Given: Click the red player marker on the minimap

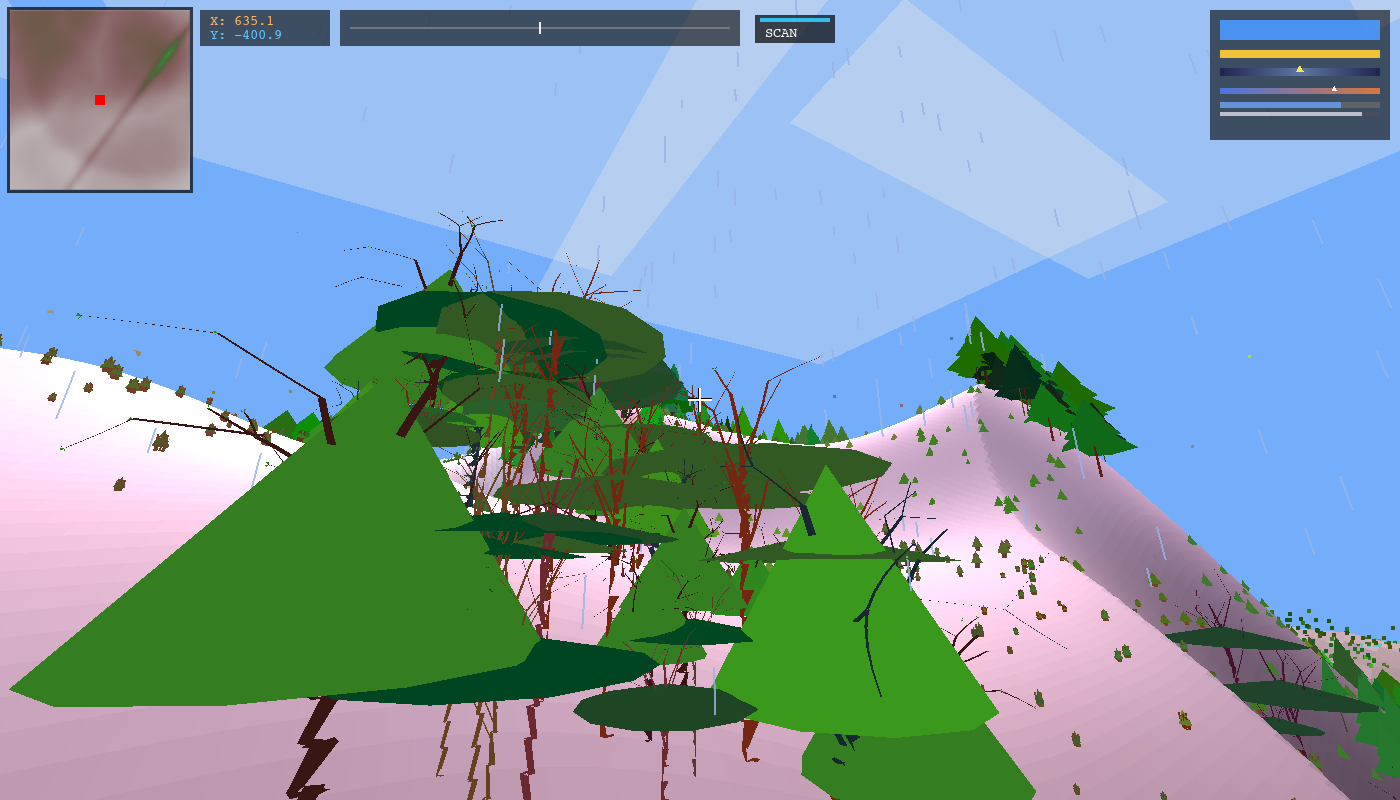Looking at the screenshot, I should coord(99,100).
